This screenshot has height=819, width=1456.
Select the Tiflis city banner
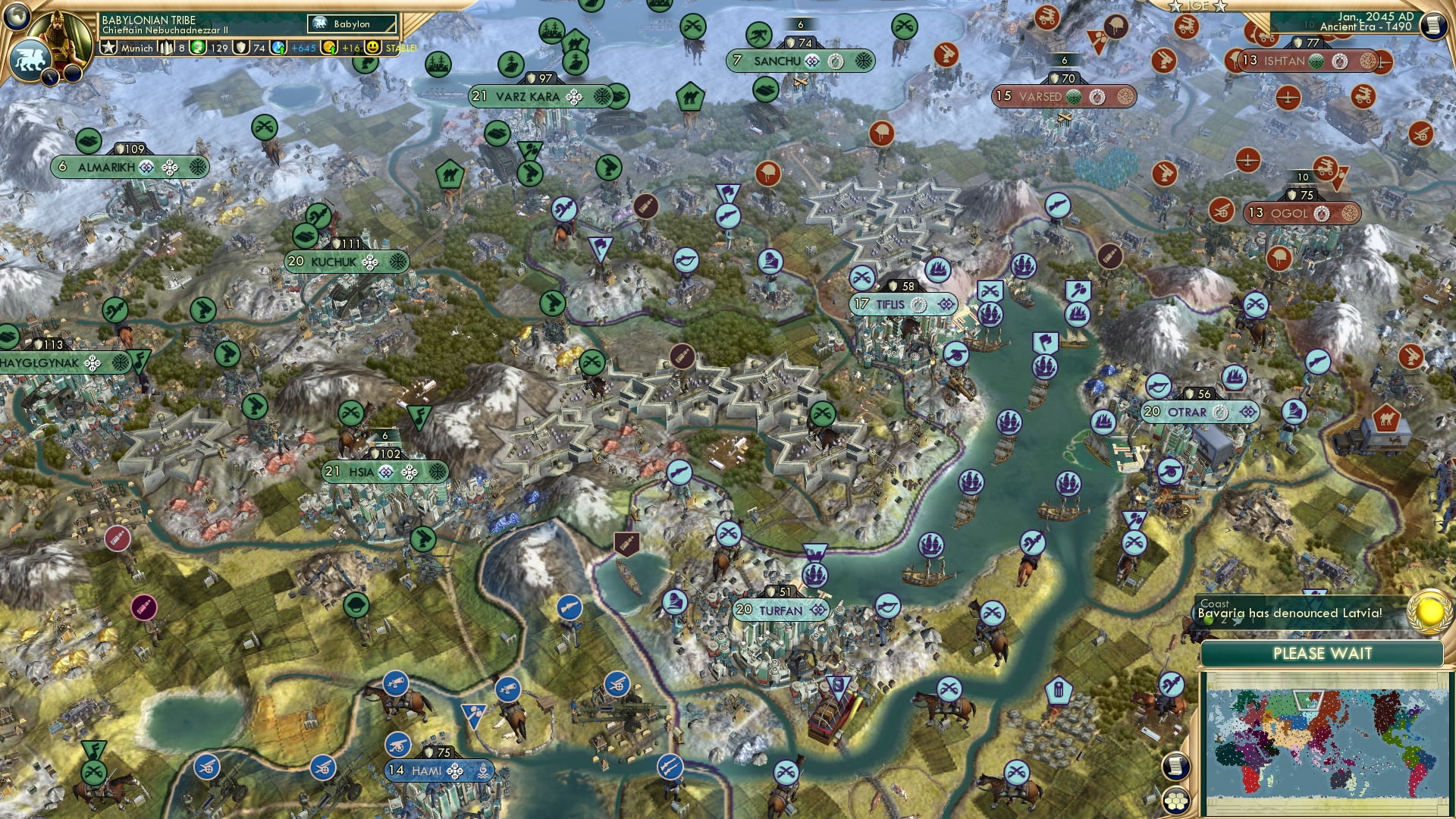coord(902,303)
